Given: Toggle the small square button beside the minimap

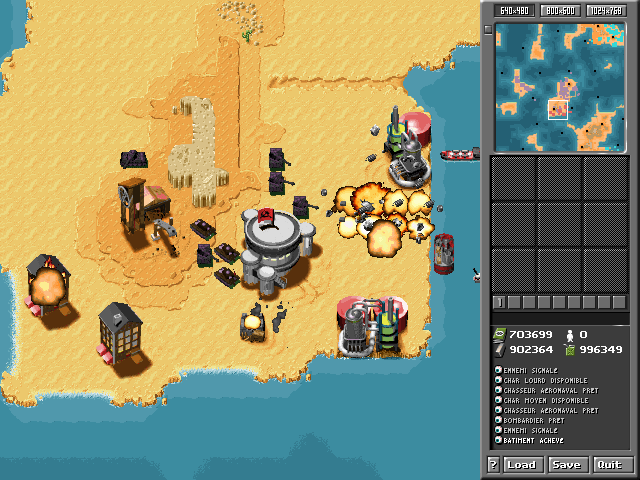Looking at the screenshot, I should click(488, 29).
